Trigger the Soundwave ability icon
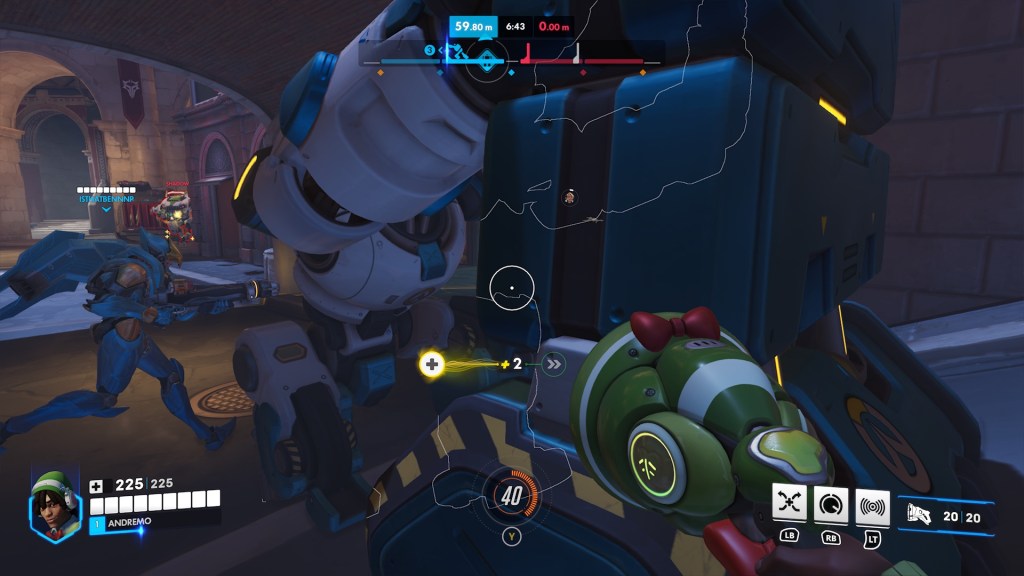The width and height of the screenshot is (1024, 576). pos(872,507)
